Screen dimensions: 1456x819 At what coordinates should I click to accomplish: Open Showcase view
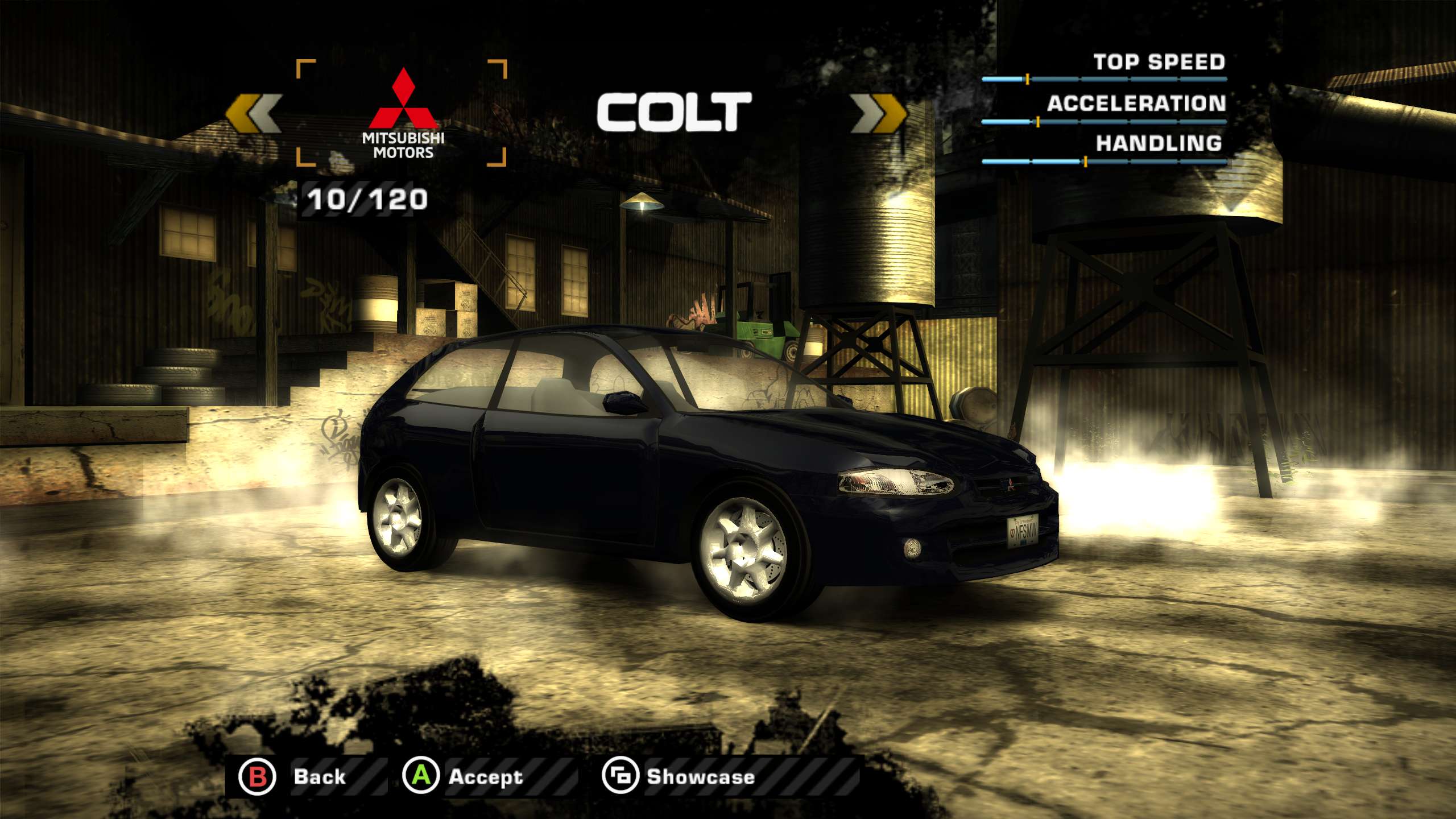click(x=680, y=776)
